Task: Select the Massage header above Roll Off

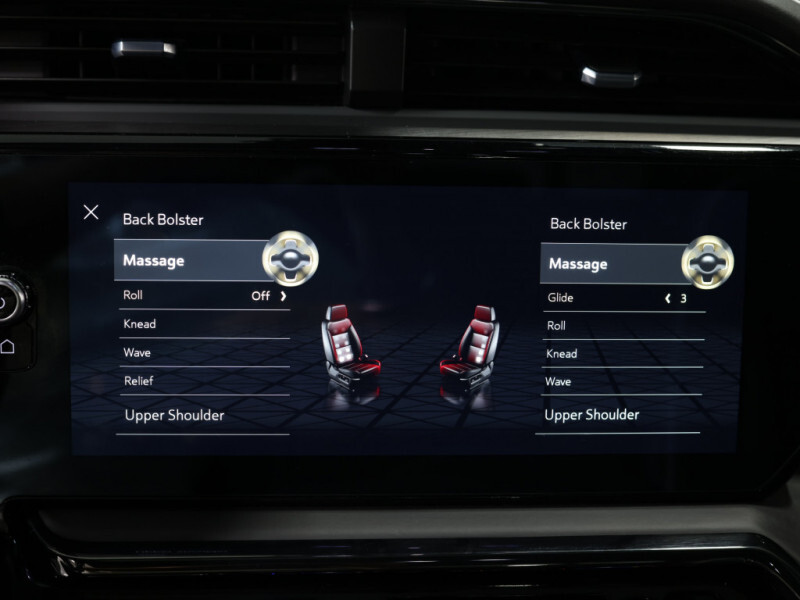Action: point(154,261)
